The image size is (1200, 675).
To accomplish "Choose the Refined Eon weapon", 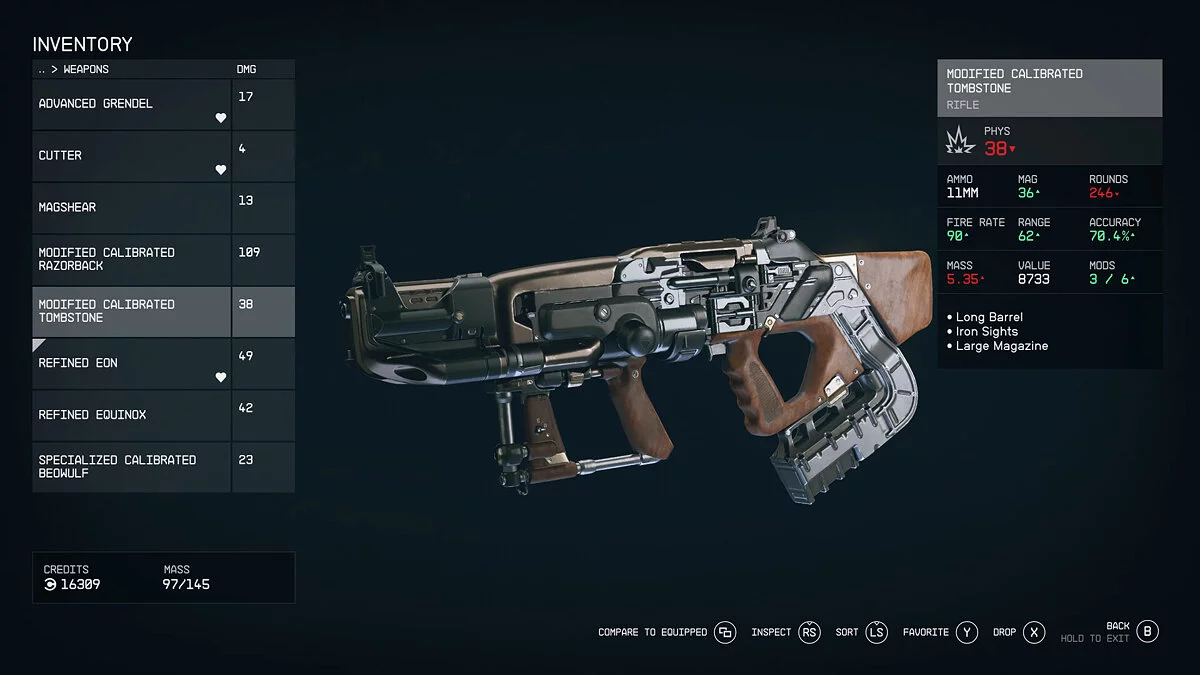I will [x=131, y=363].
